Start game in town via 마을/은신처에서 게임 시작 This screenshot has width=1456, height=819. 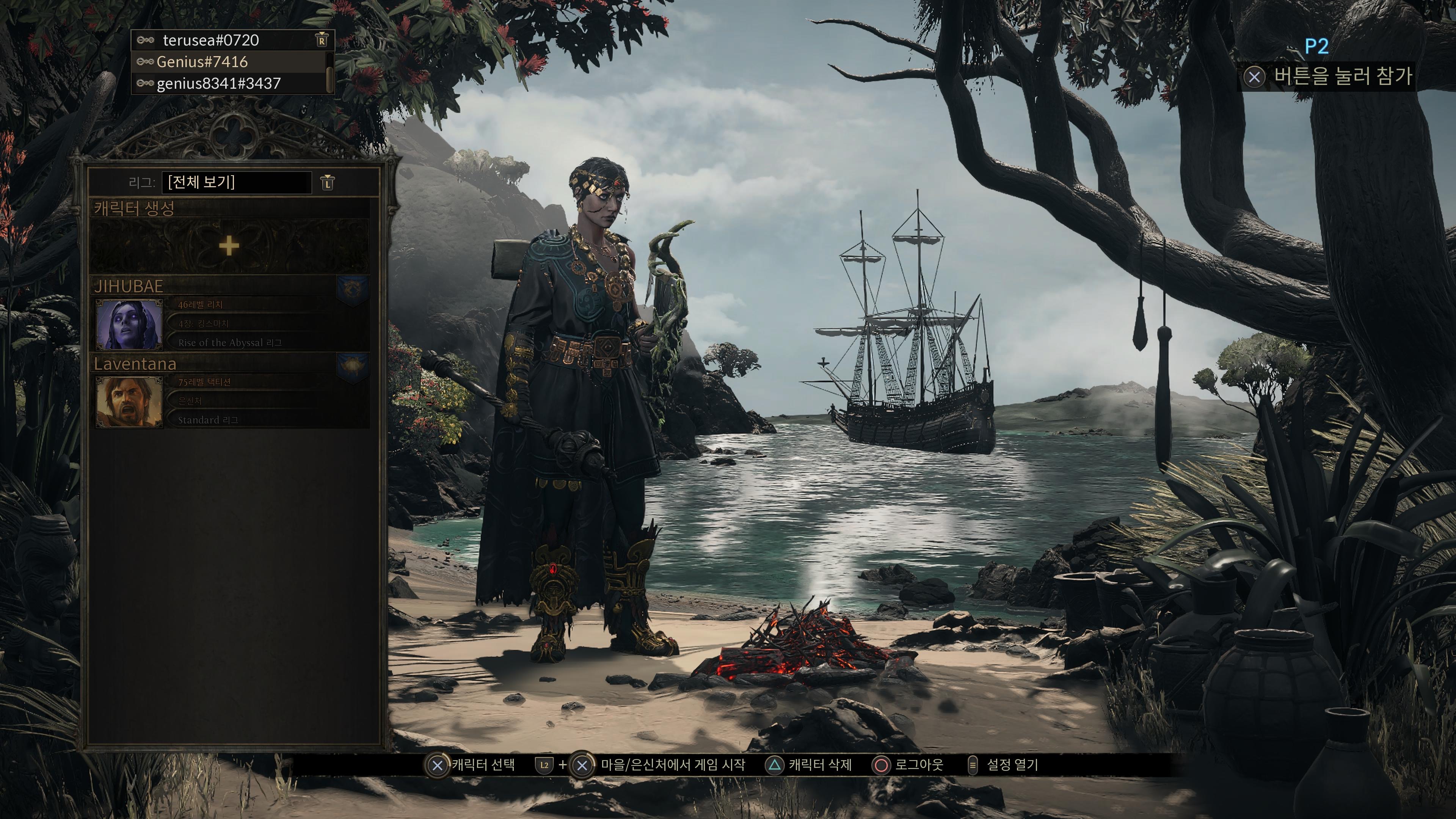coord(672,765)
